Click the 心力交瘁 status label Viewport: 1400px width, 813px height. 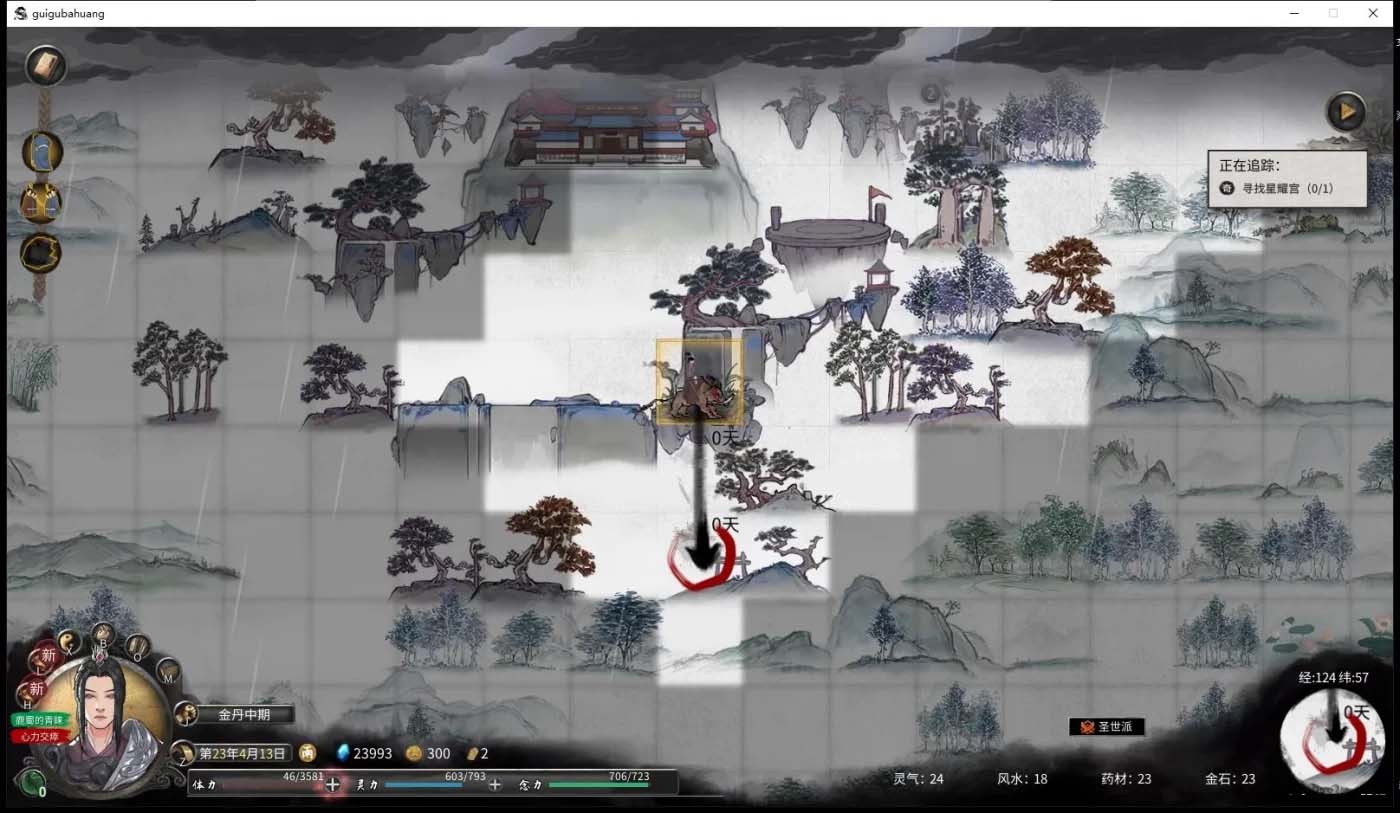(x=37, y=738)
